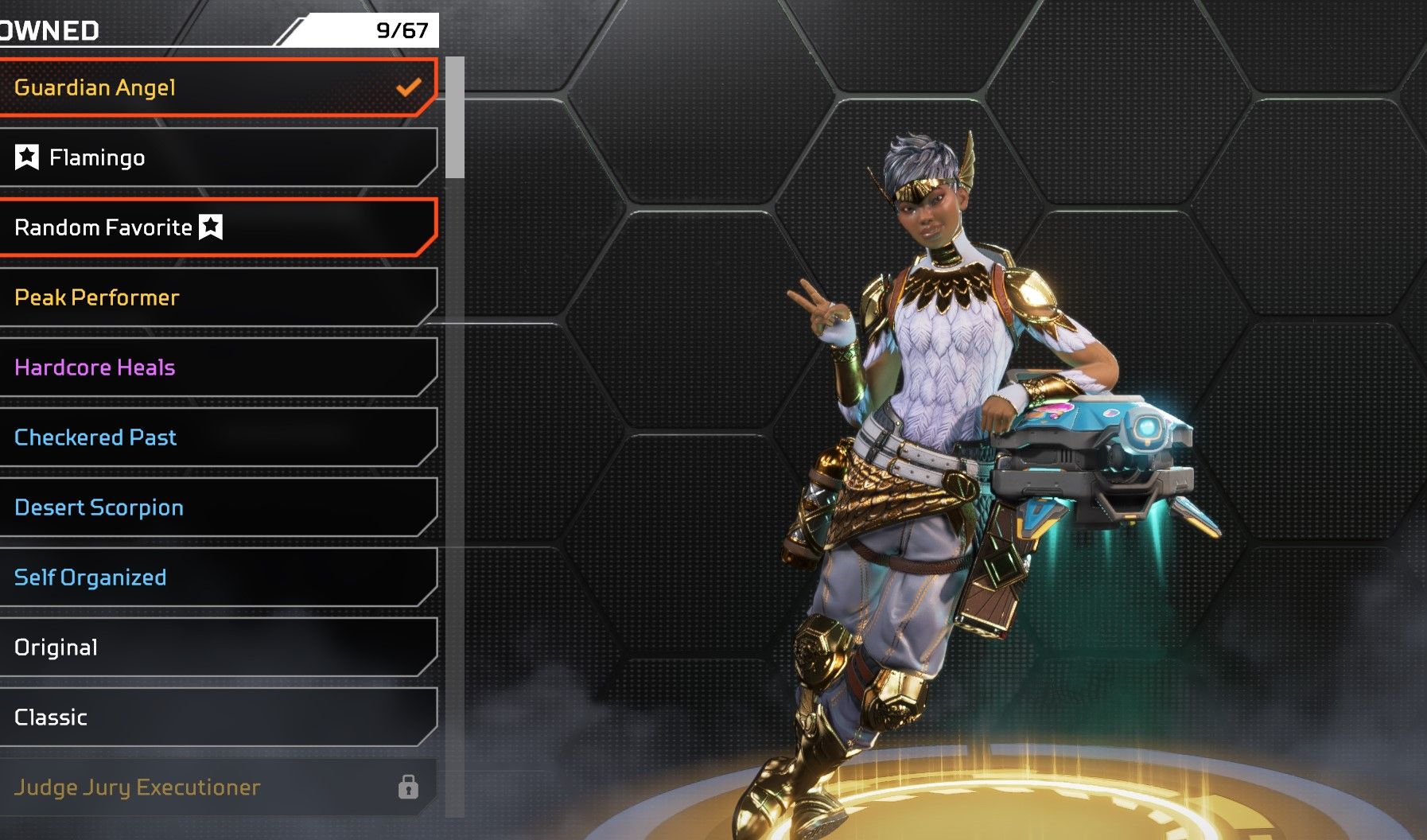Choose the Classic skin

(215, 717)
